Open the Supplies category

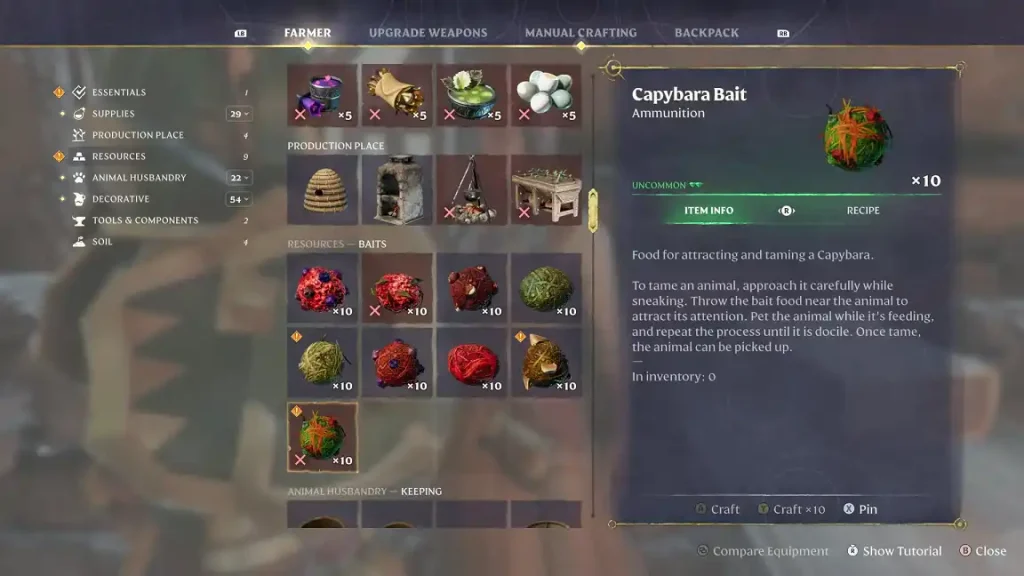(113, 114)
